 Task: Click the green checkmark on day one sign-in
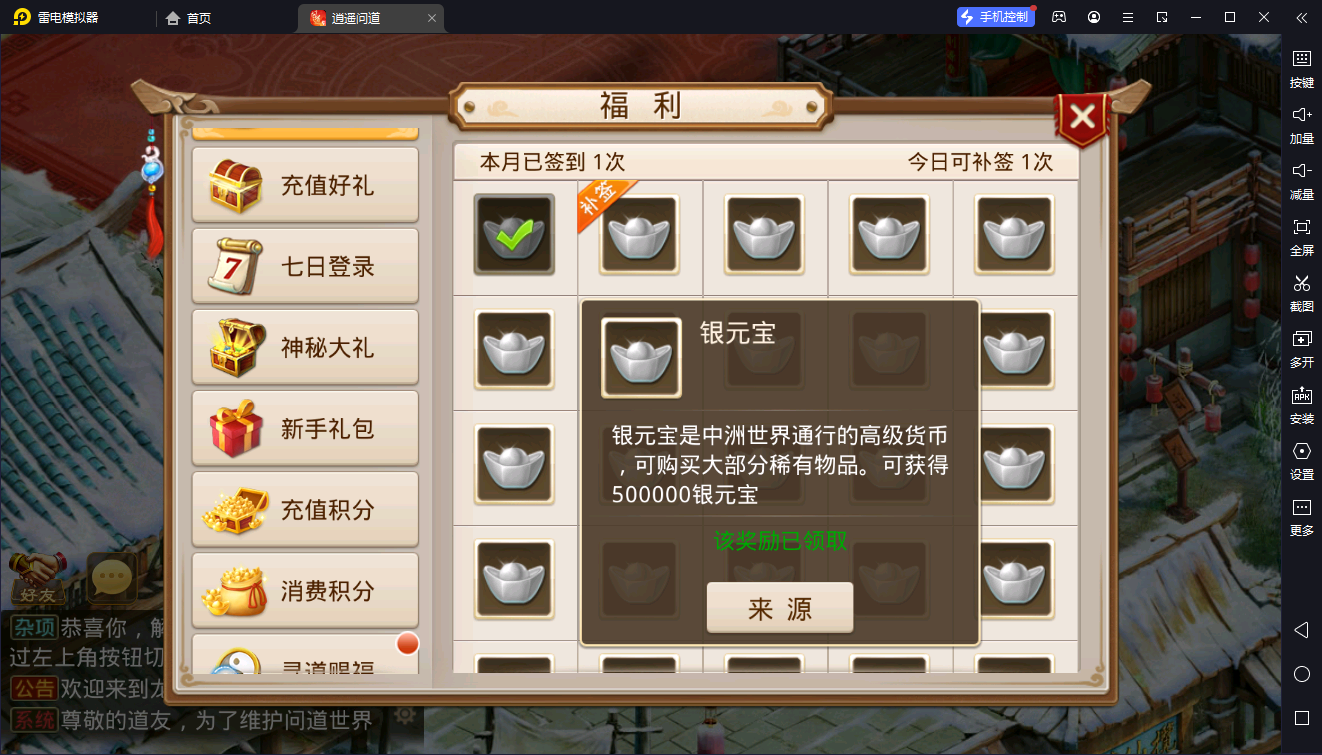[513, 237]
